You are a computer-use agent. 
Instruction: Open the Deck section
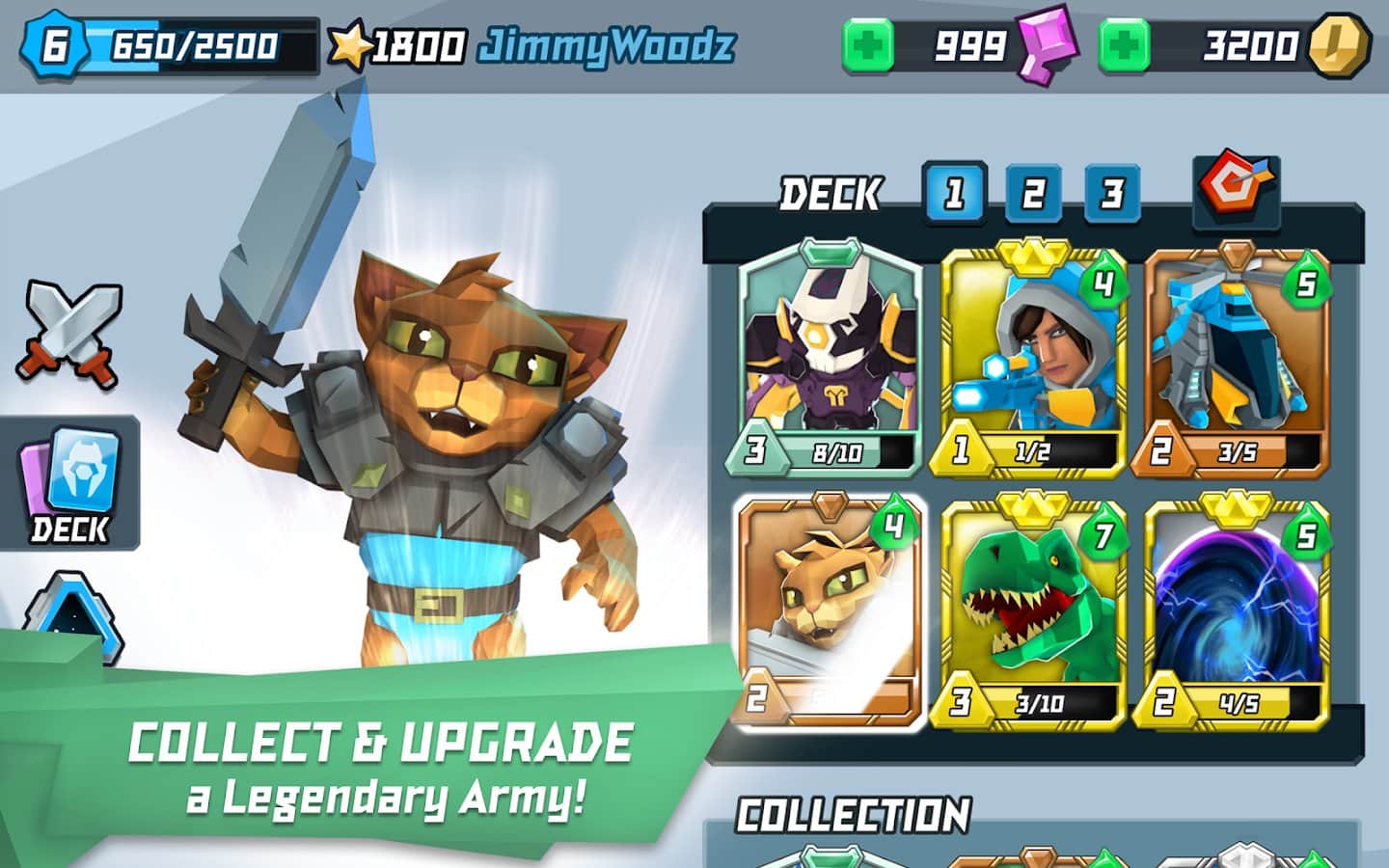point(69,484)
